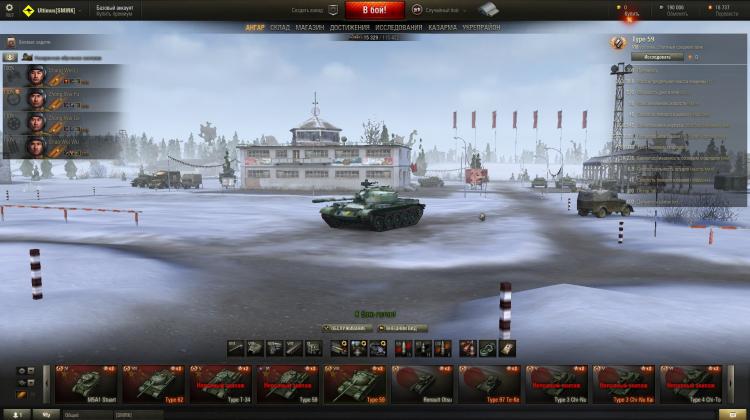
Task: Buy premium via Купить премиум link
Action: tap(115, 13)
